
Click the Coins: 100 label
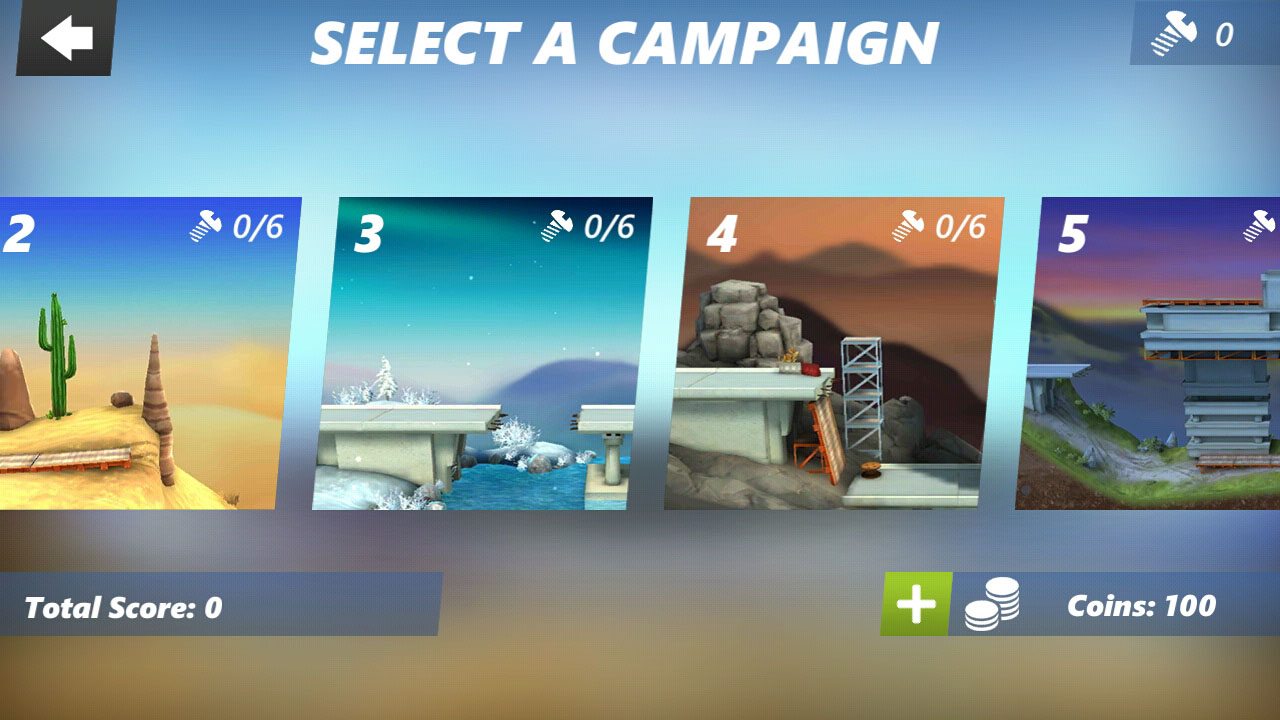point(1140,605)
